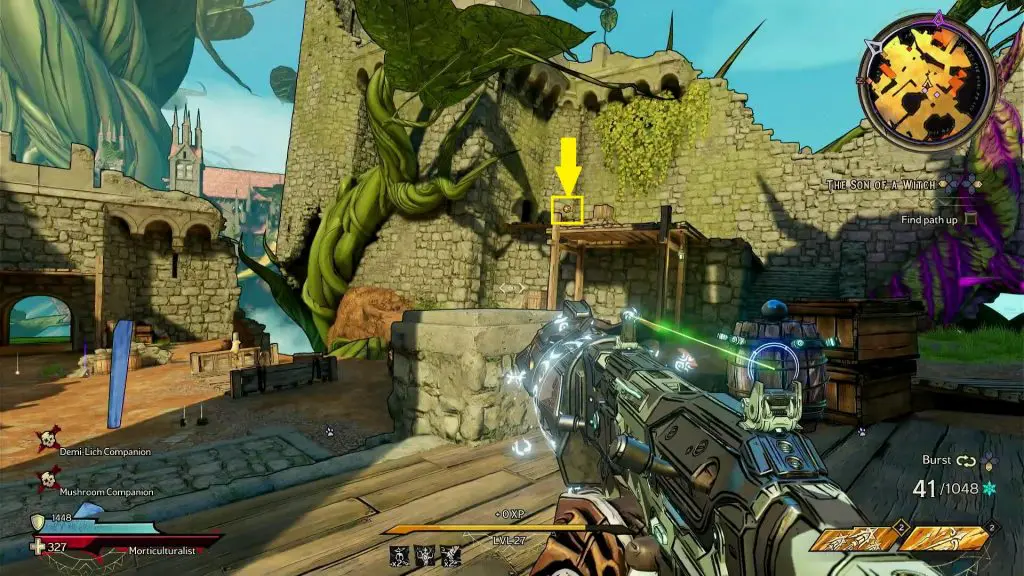Select the Mushroom Companion skull icon

pyautogui.click(x=46, y=480)
